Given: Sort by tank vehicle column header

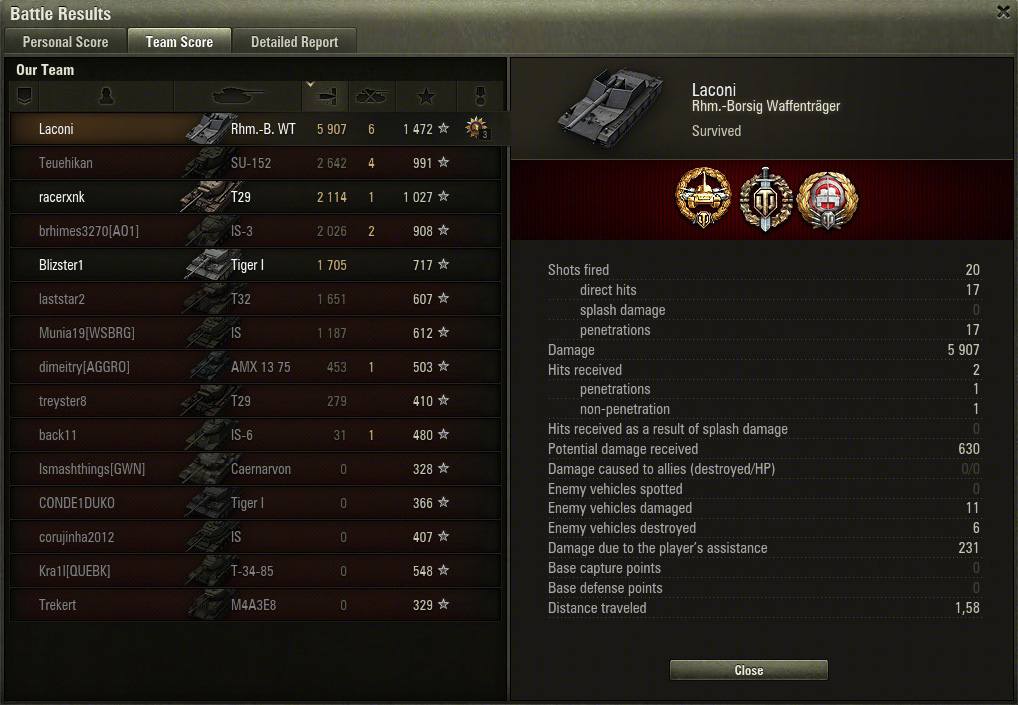Looking at the screenshot, I should pyautogui.click(x=237, y=96).
